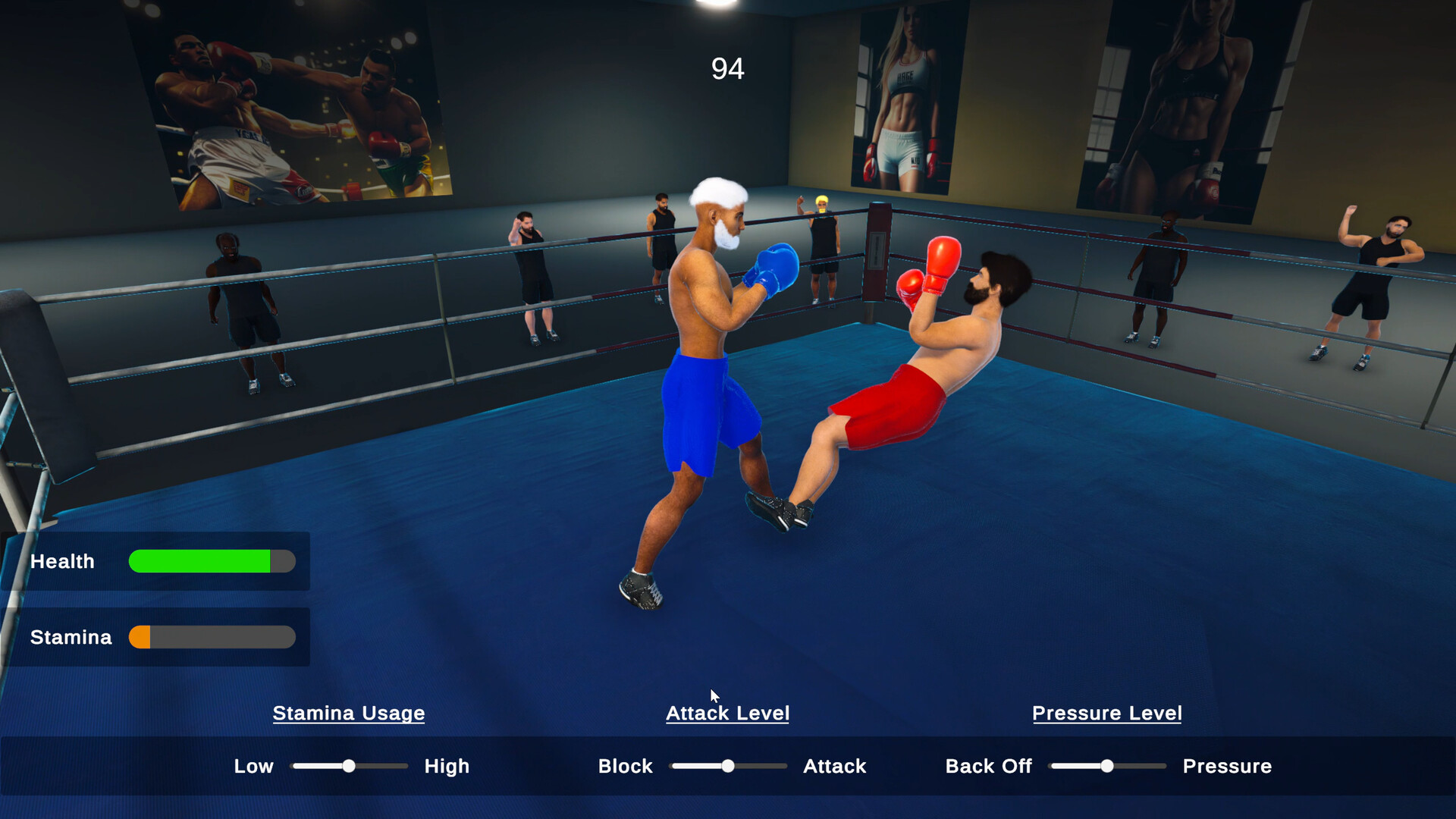
Task: Select the Block option
Action: [x=625, y=766]
